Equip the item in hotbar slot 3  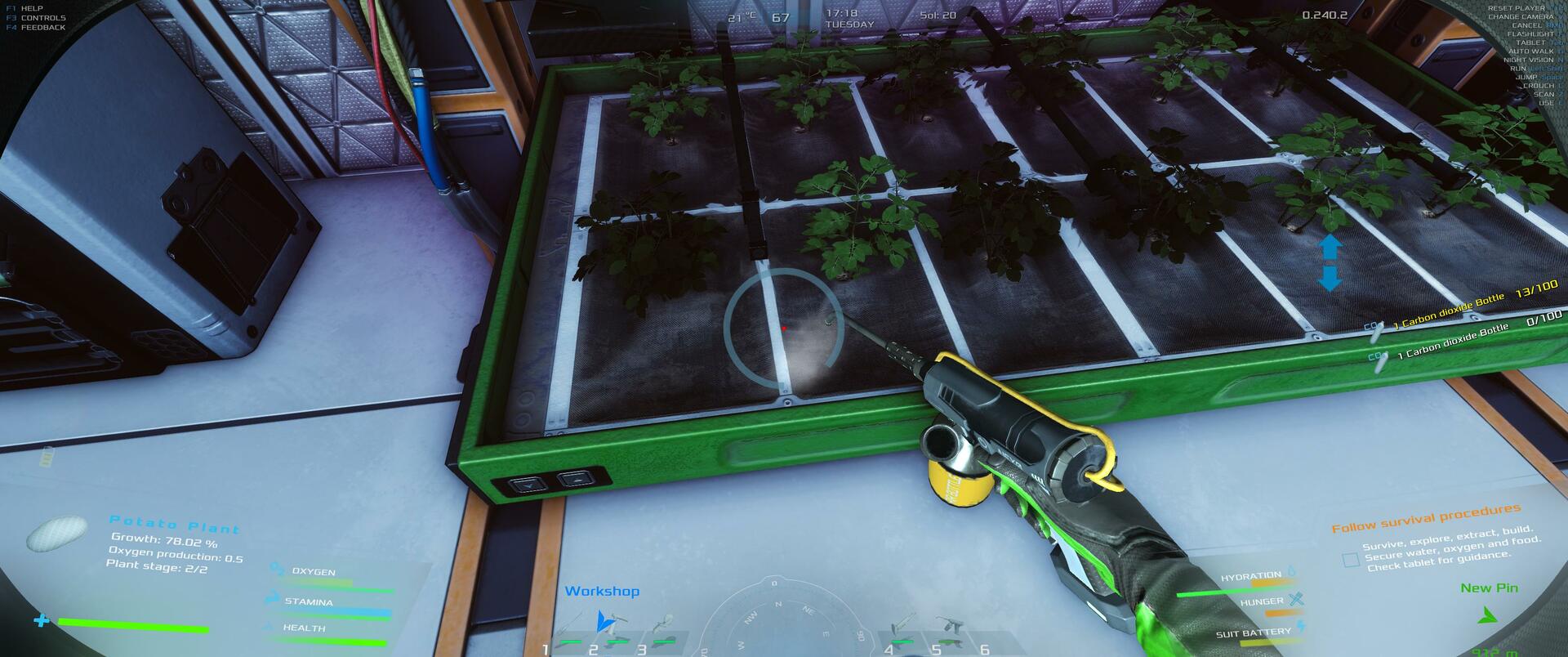point(666,631)
